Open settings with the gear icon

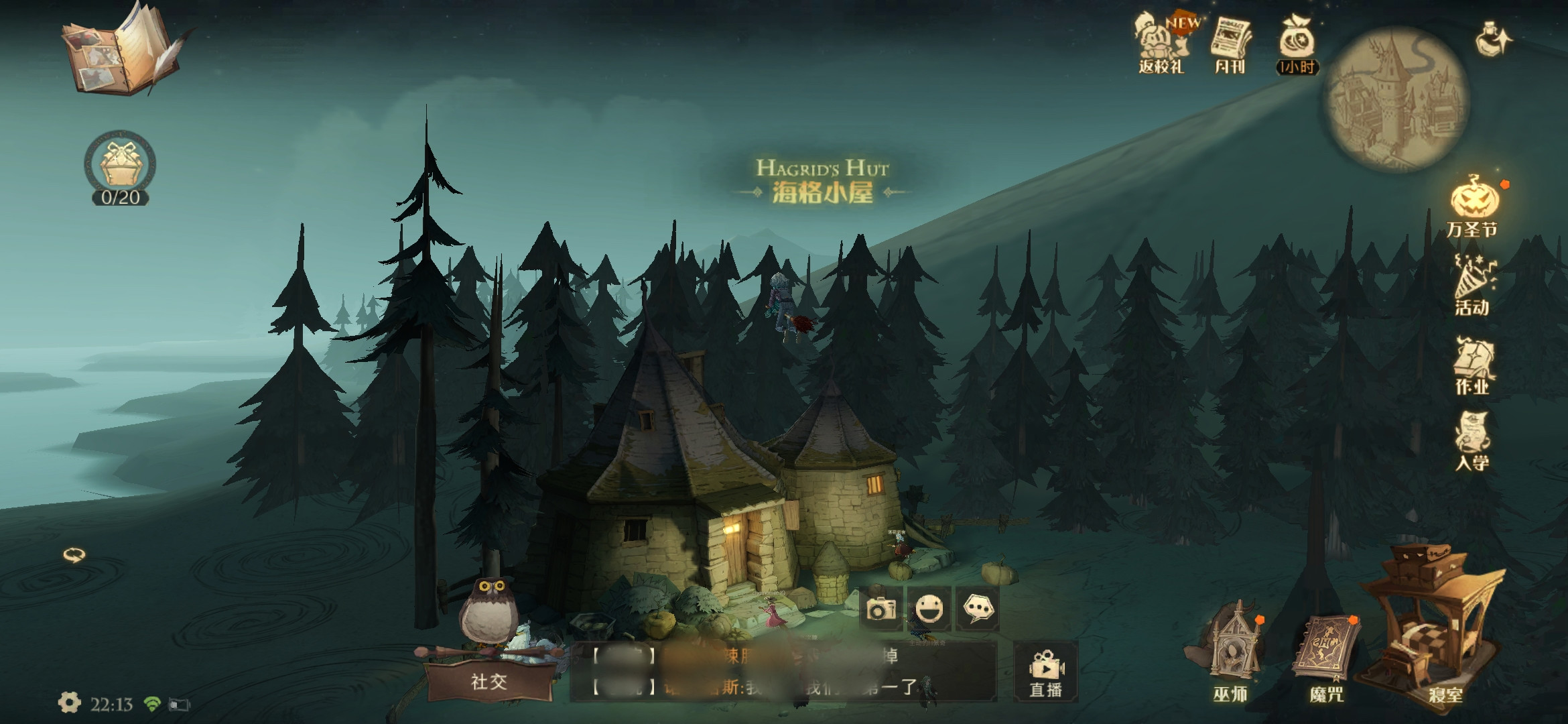pyautogui.click(x=69, y=703)
